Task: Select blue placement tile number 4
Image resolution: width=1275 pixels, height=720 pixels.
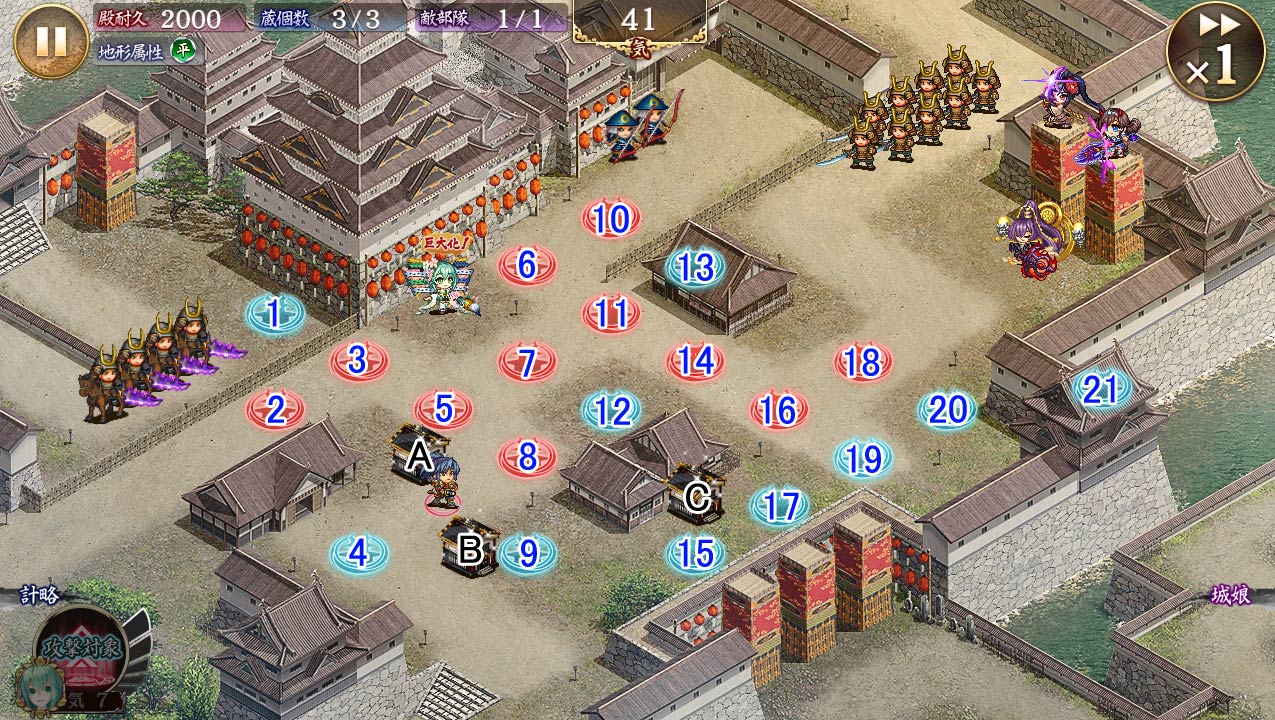Action: coord(359,553)
